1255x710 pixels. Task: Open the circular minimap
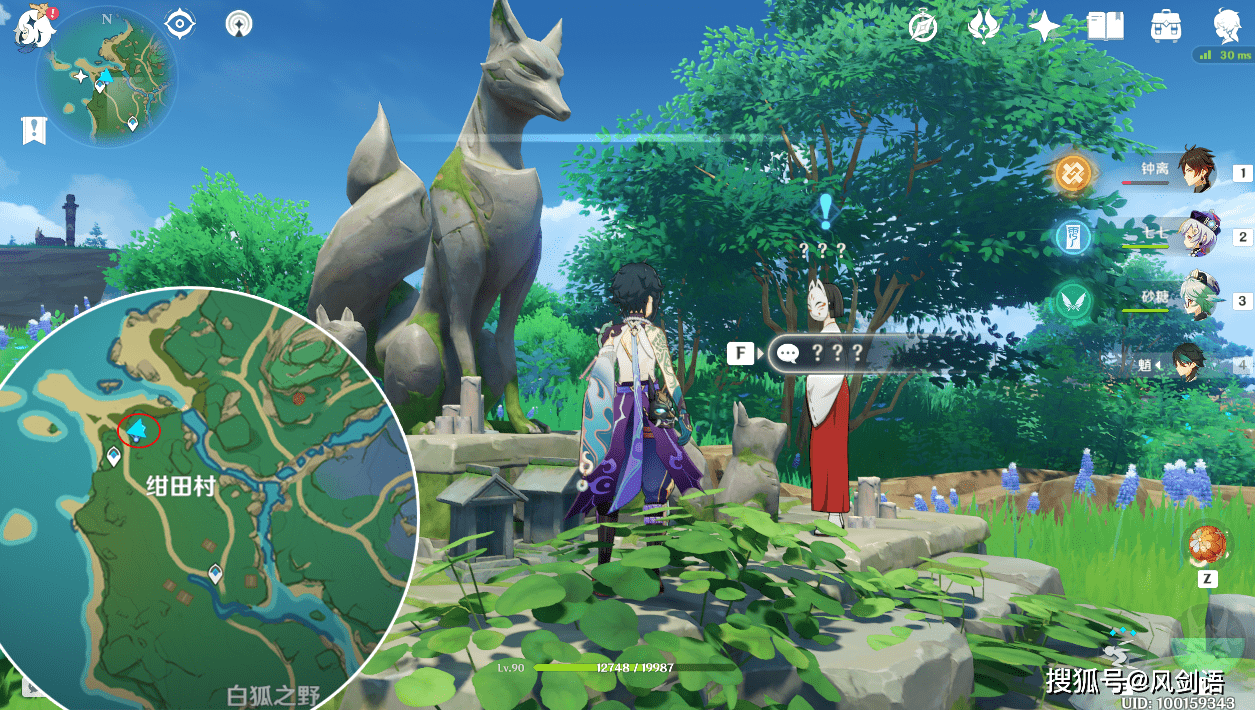[106, 76]
